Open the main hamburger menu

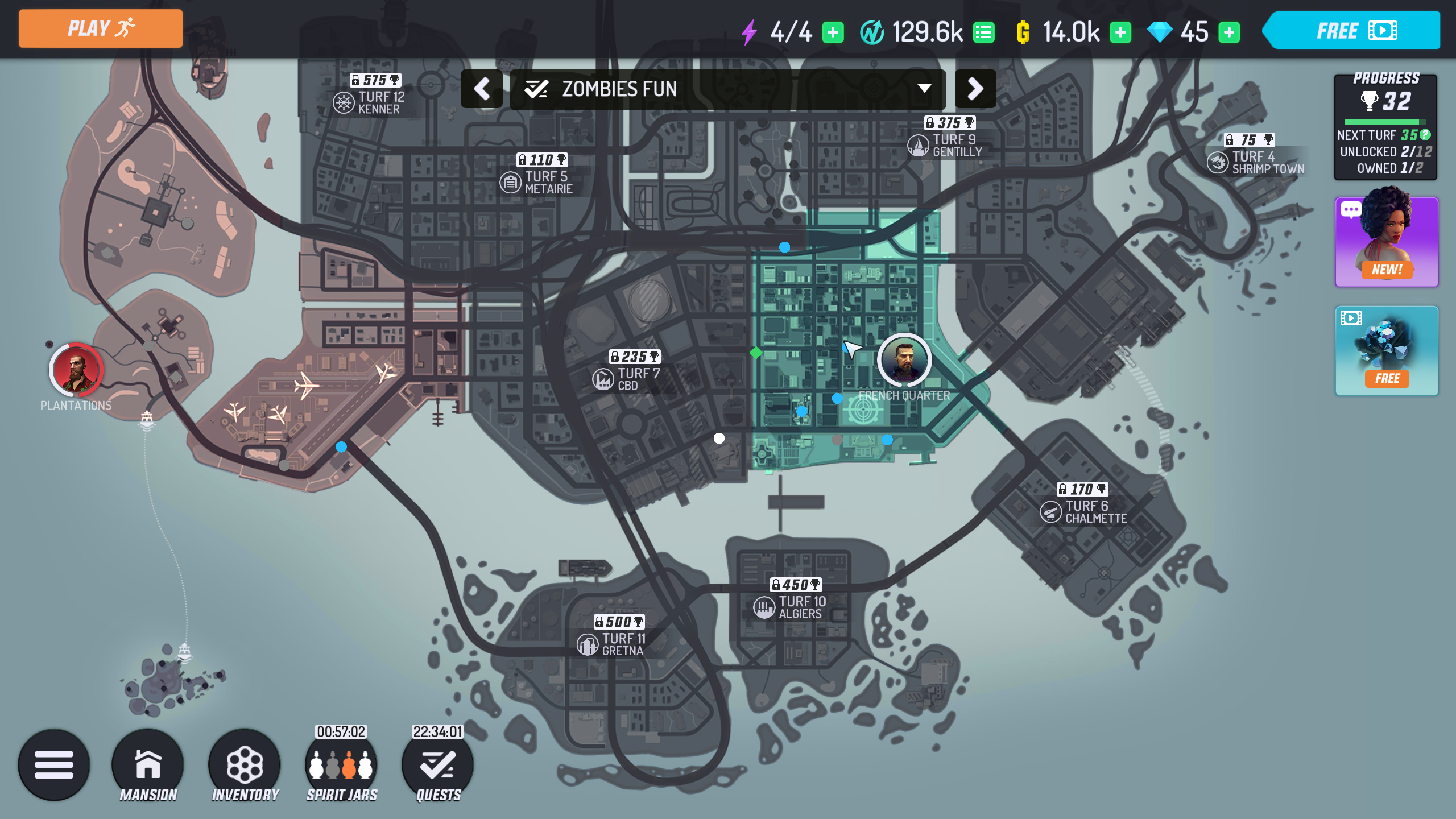pos(54,765)
